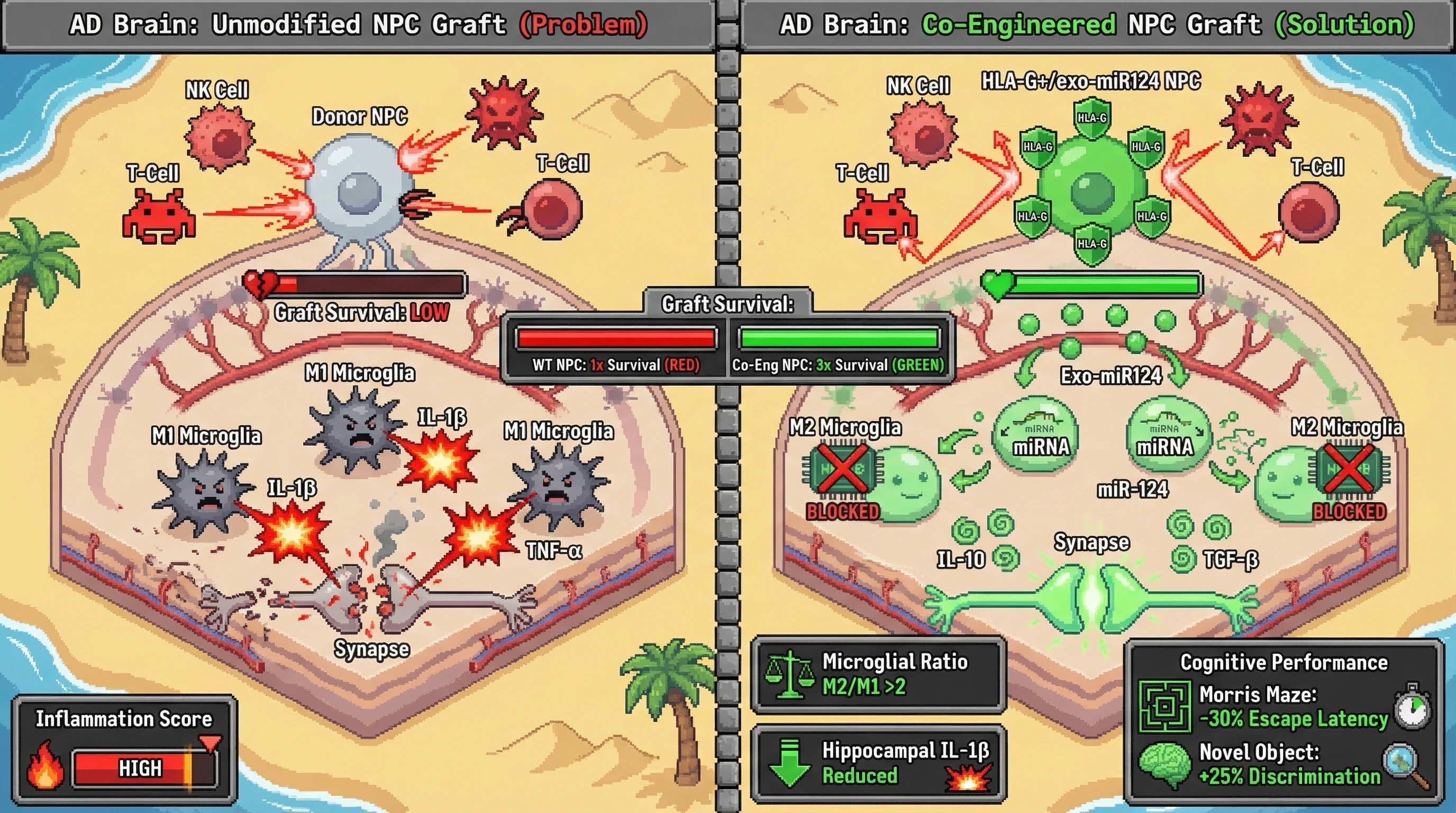The image size is (1456, 813).
Task: Open the Microglial Ratio panel
Action: 878,674
